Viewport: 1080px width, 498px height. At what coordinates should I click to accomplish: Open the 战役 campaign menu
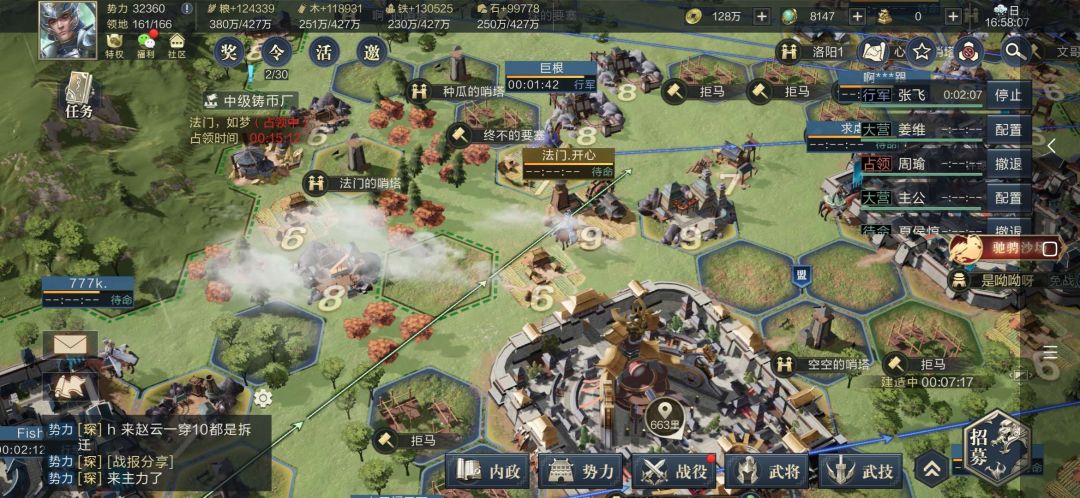coord(676,470)
